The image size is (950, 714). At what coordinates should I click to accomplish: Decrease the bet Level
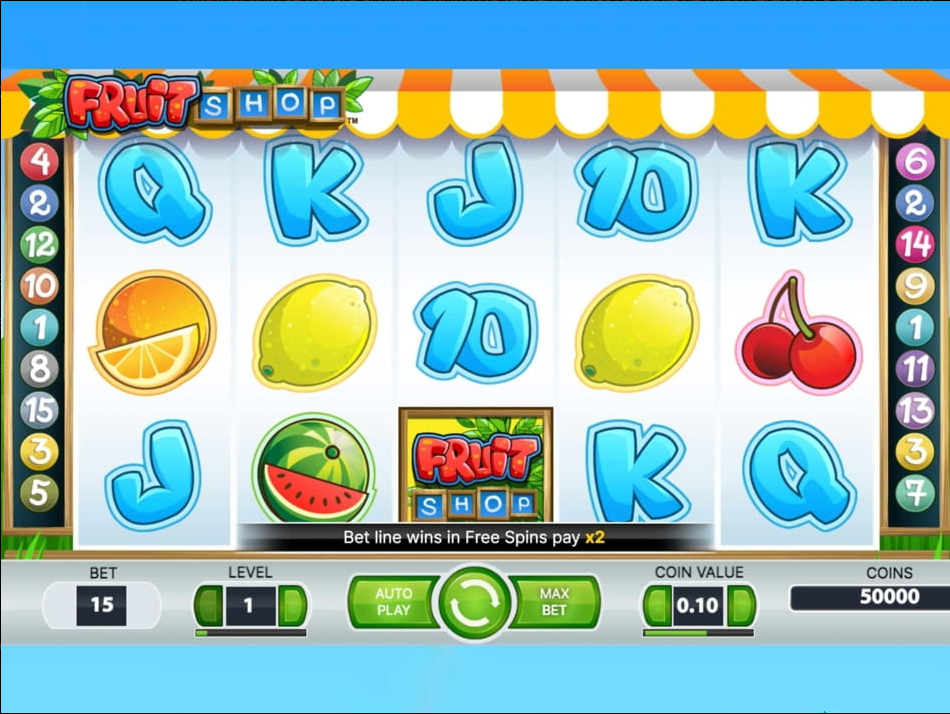[x=209, y=606]
